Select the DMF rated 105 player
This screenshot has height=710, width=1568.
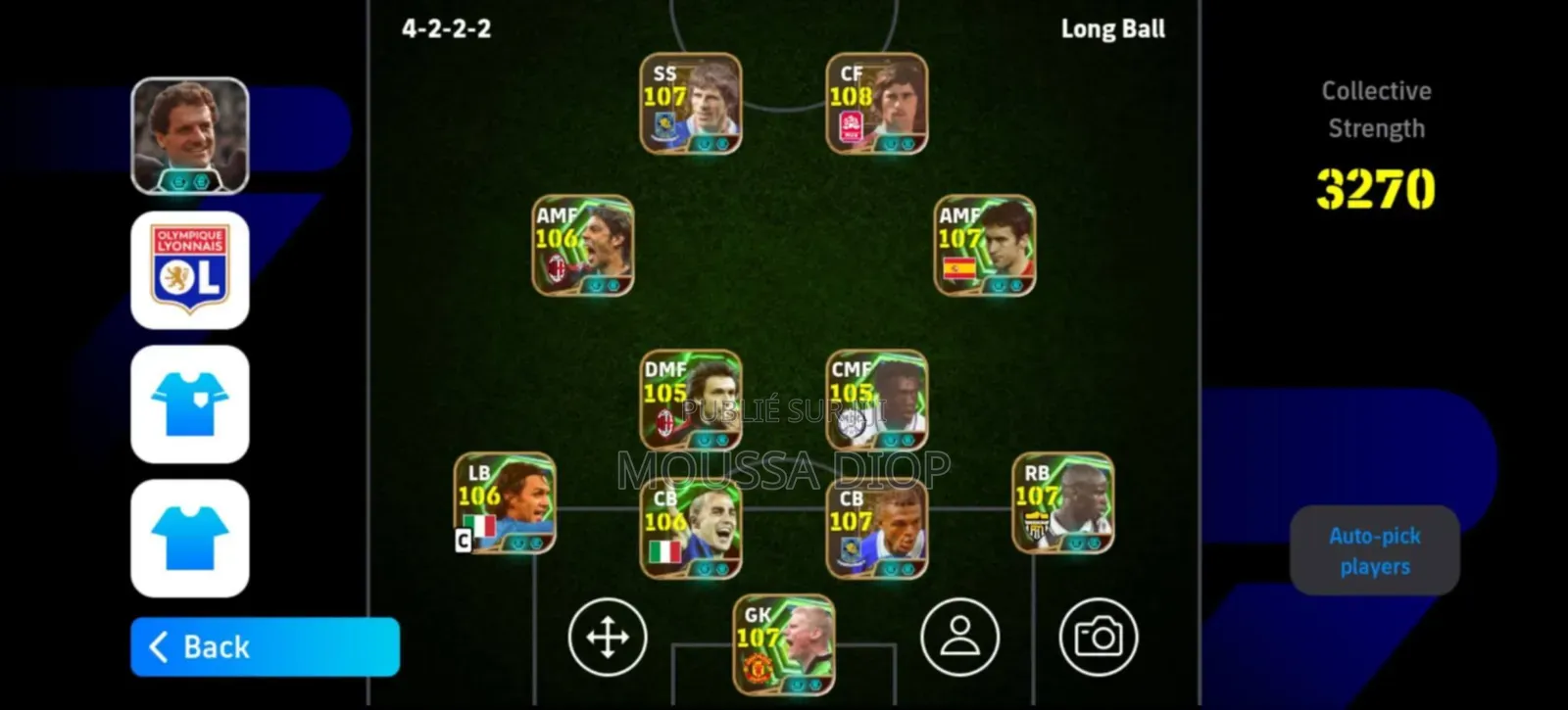[691, 400]
